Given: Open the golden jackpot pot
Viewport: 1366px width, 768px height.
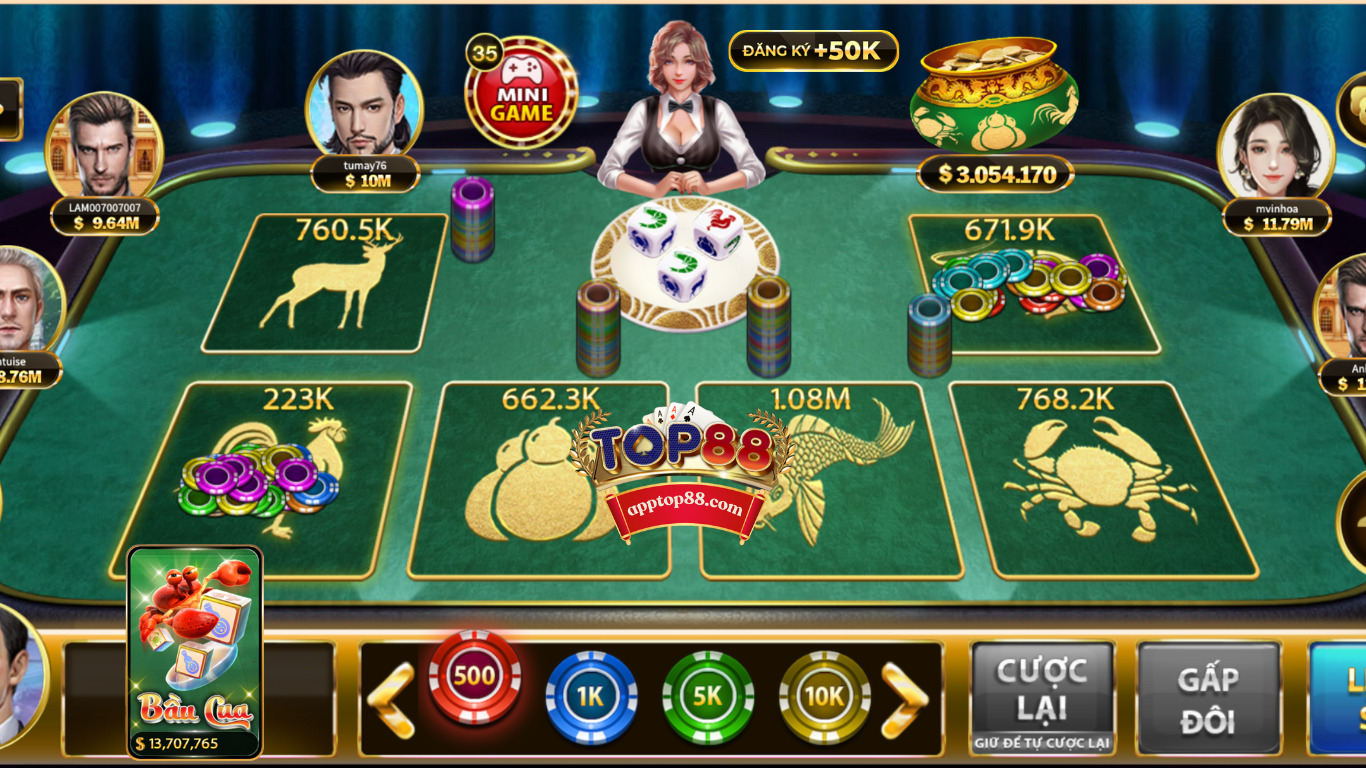Looking at the screenshot, I should 994,95.
